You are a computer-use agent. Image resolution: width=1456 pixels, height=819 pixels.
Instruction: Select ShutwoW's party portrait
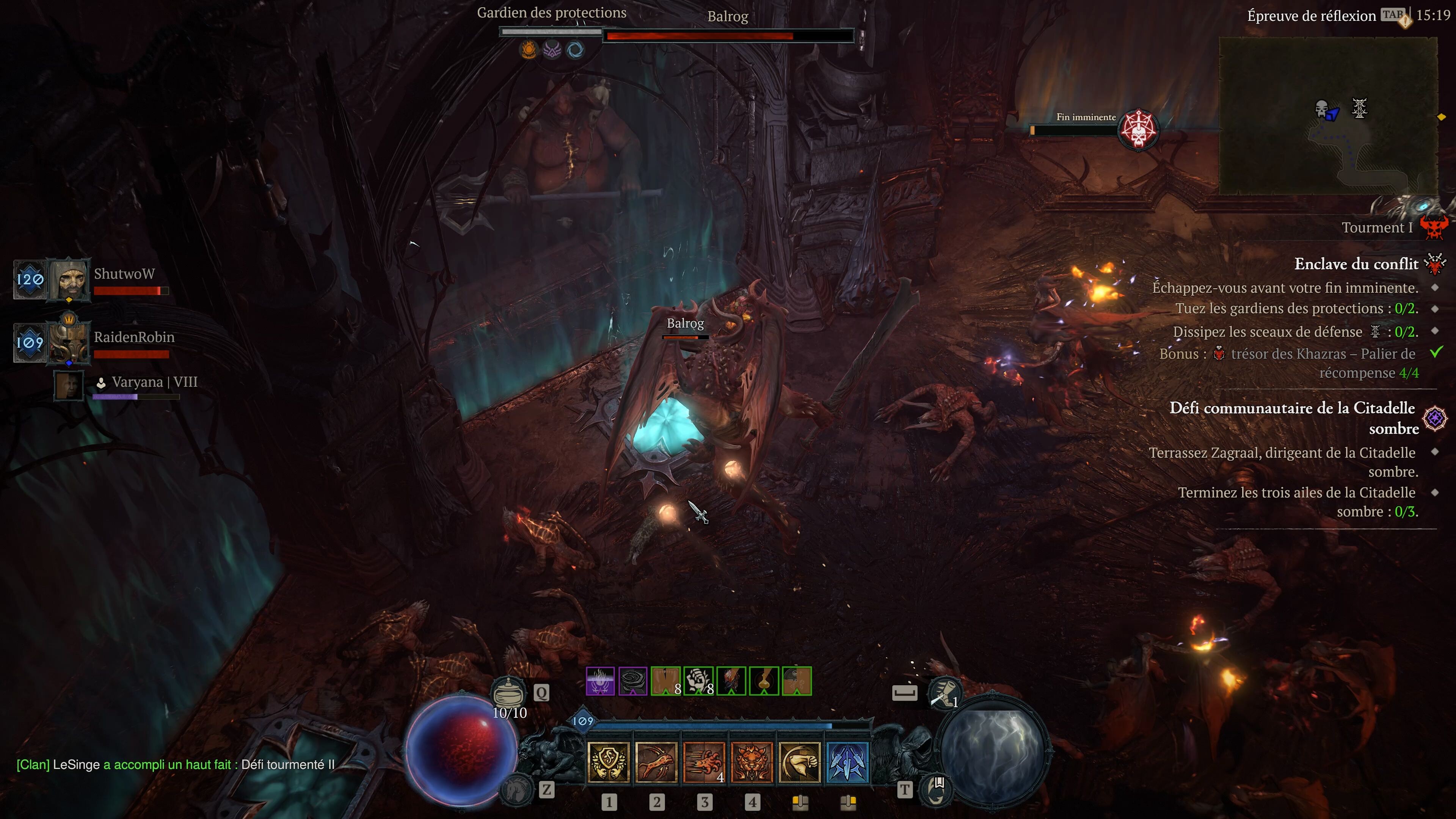[69, 279]
